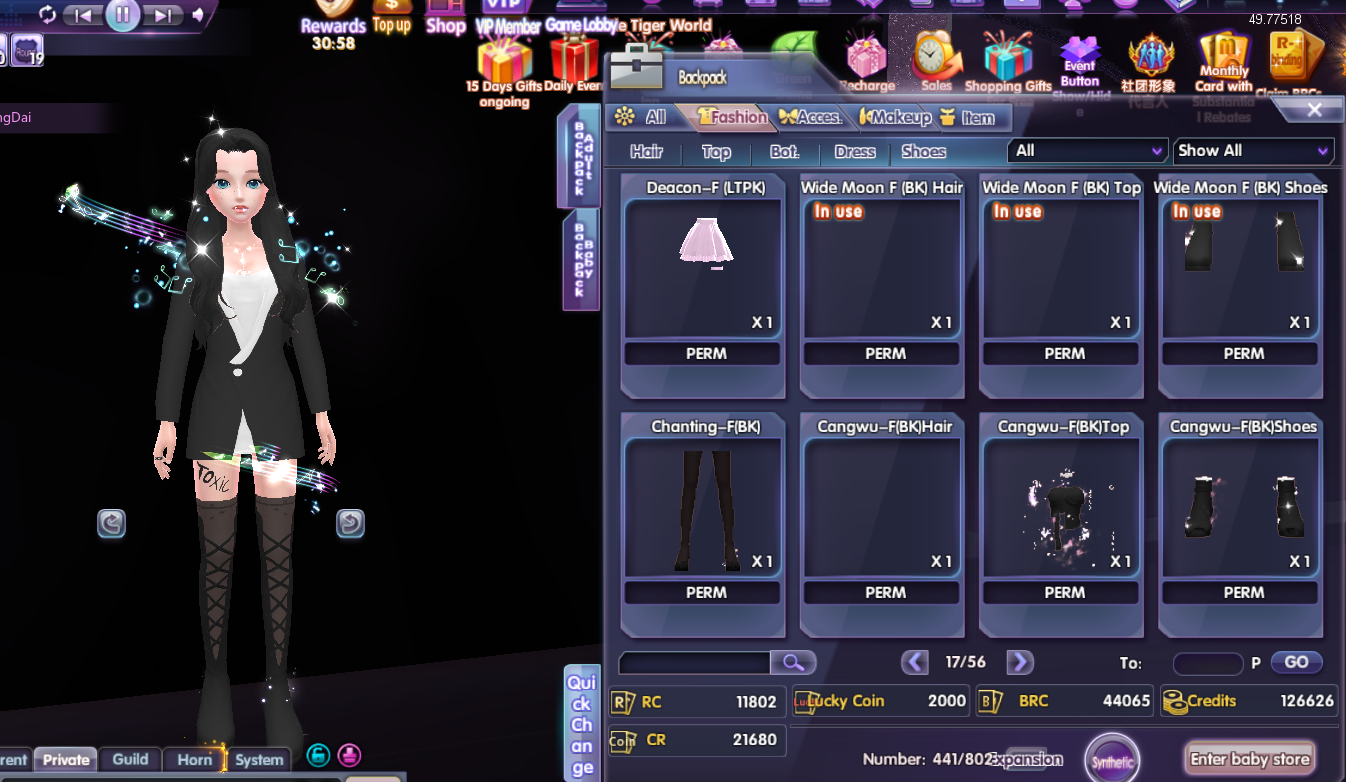The image size is (1346, 782).
Task: Show the All items tab
Action: 643,117
